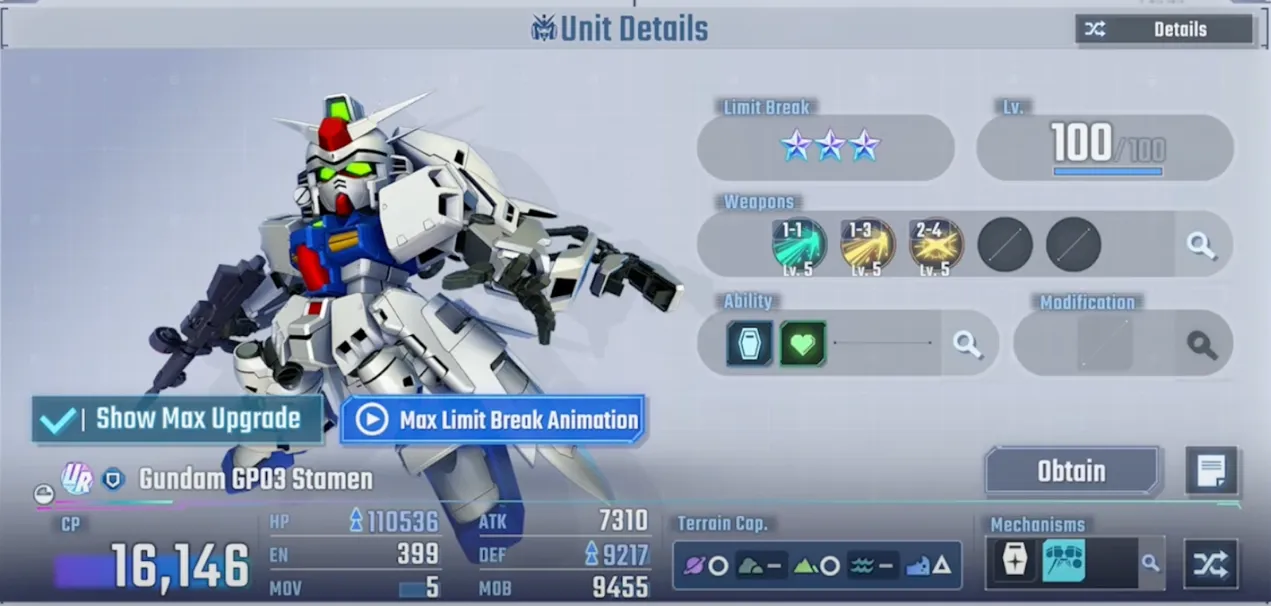Play the Max Limit Break Animation

(493, 420)
